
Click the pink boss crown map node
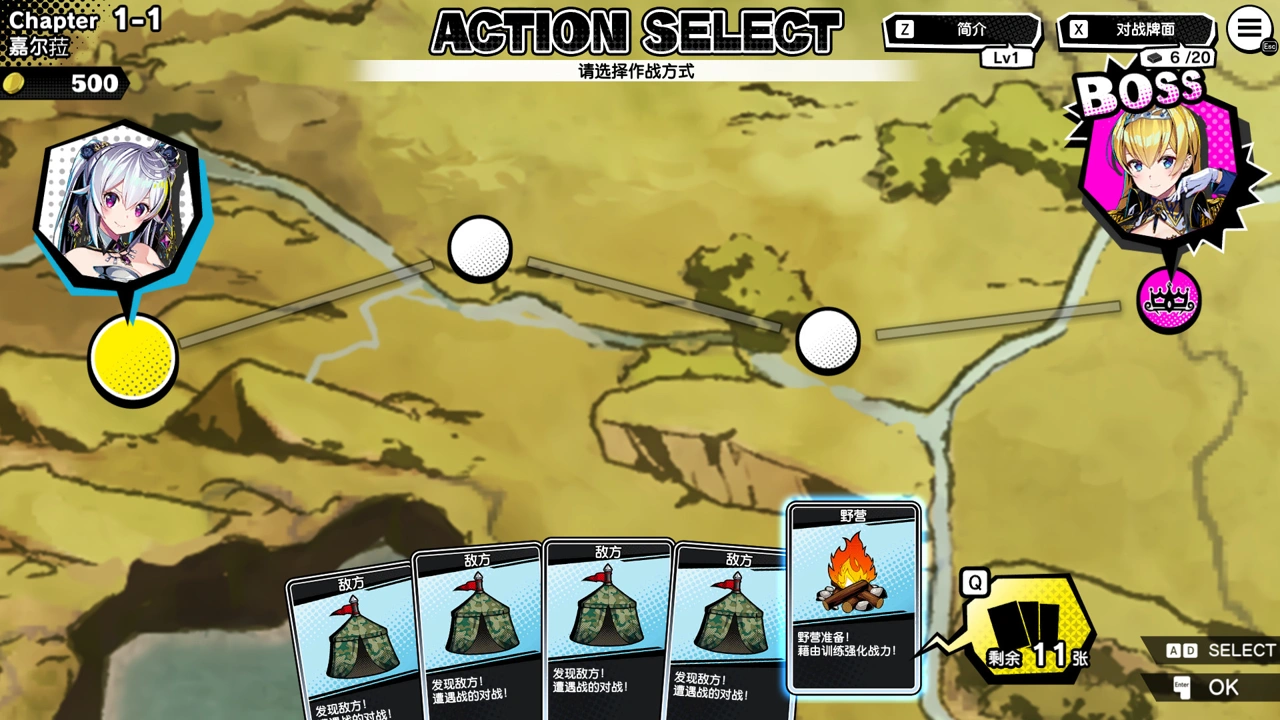1168,300
